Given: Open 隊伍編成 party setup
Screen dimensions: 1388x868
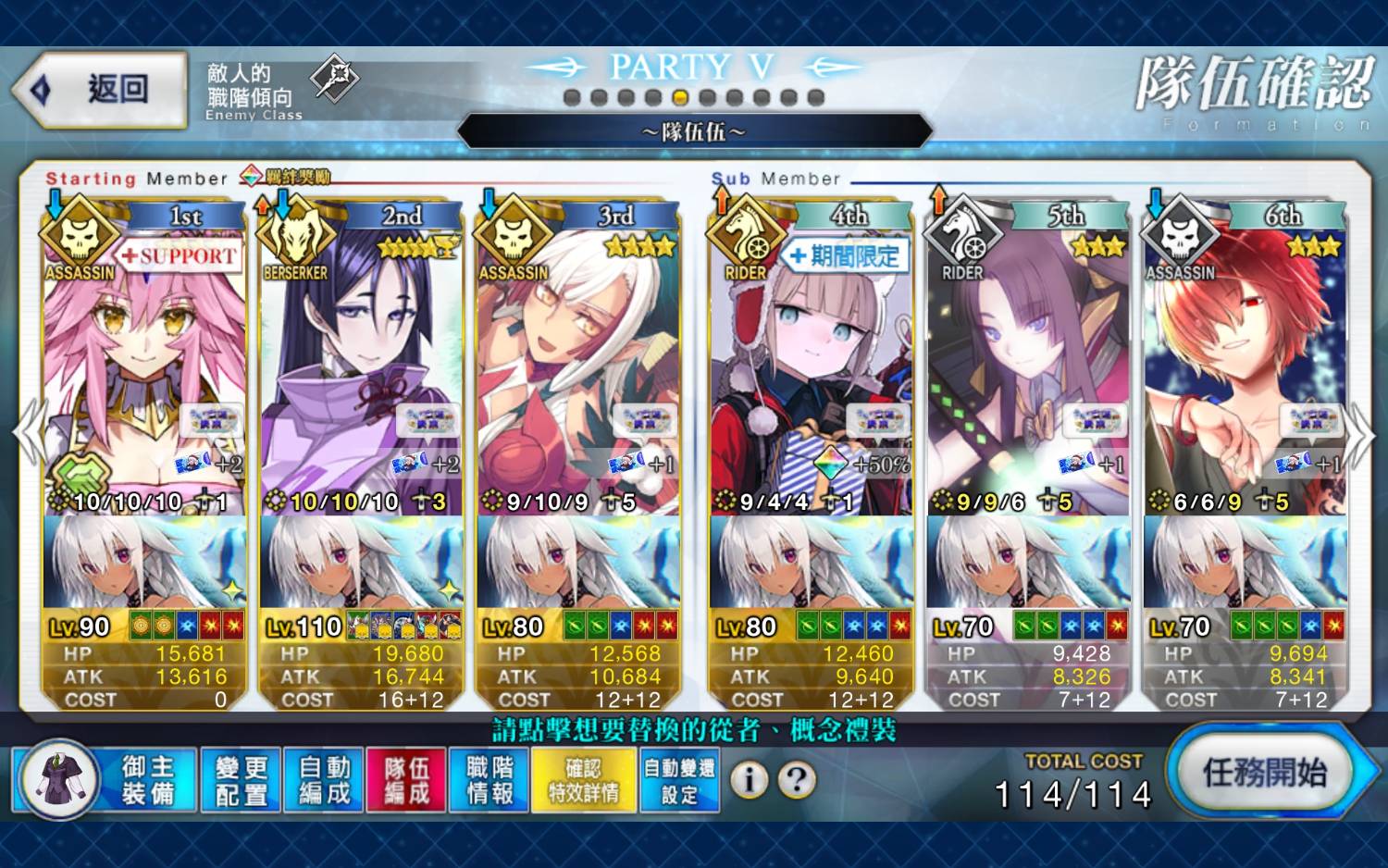Looking at the screenshot, I should click(x=407, y=780).
